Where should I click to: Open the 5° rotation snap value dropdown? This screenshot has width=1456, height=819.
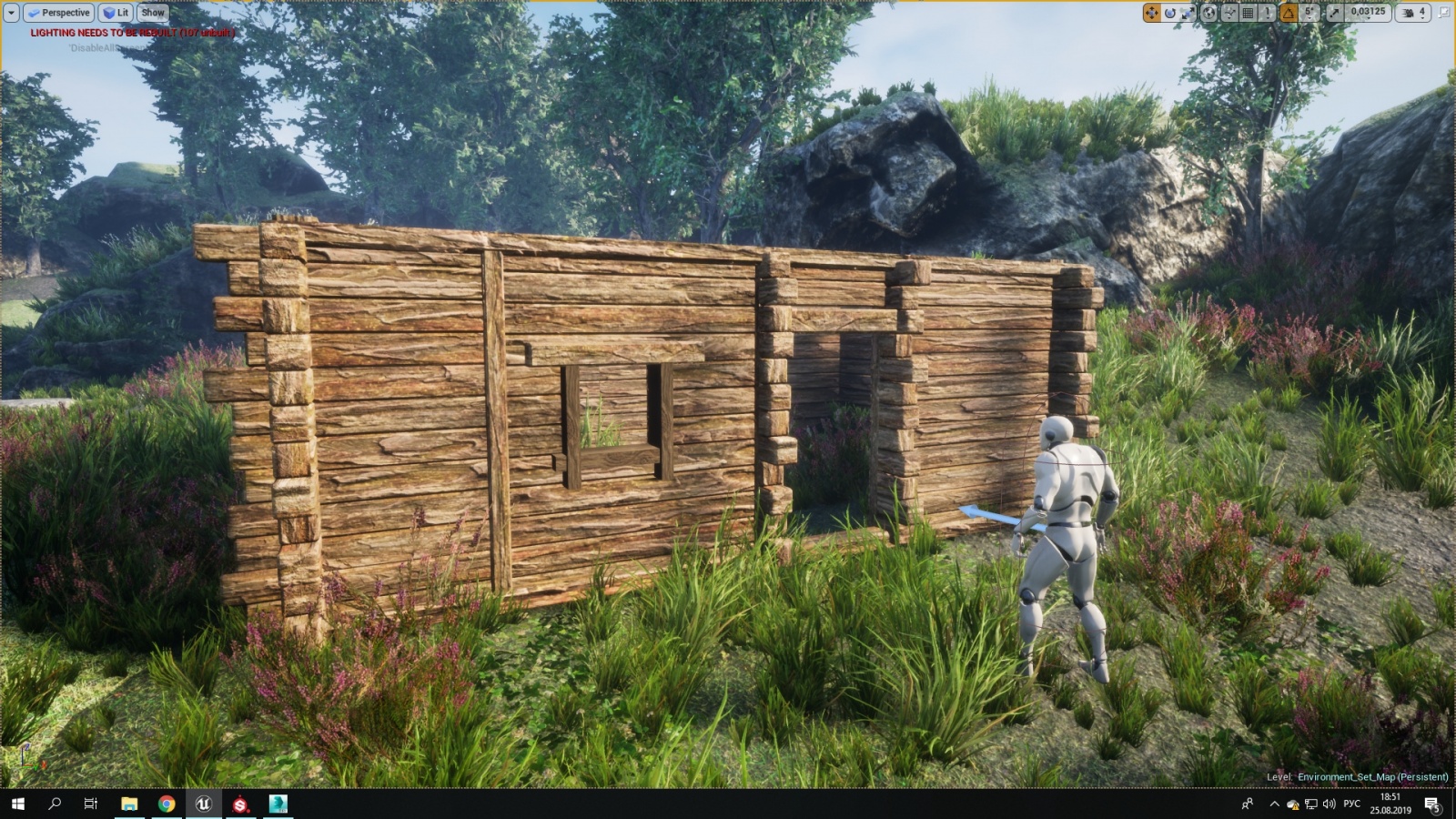1309,13
